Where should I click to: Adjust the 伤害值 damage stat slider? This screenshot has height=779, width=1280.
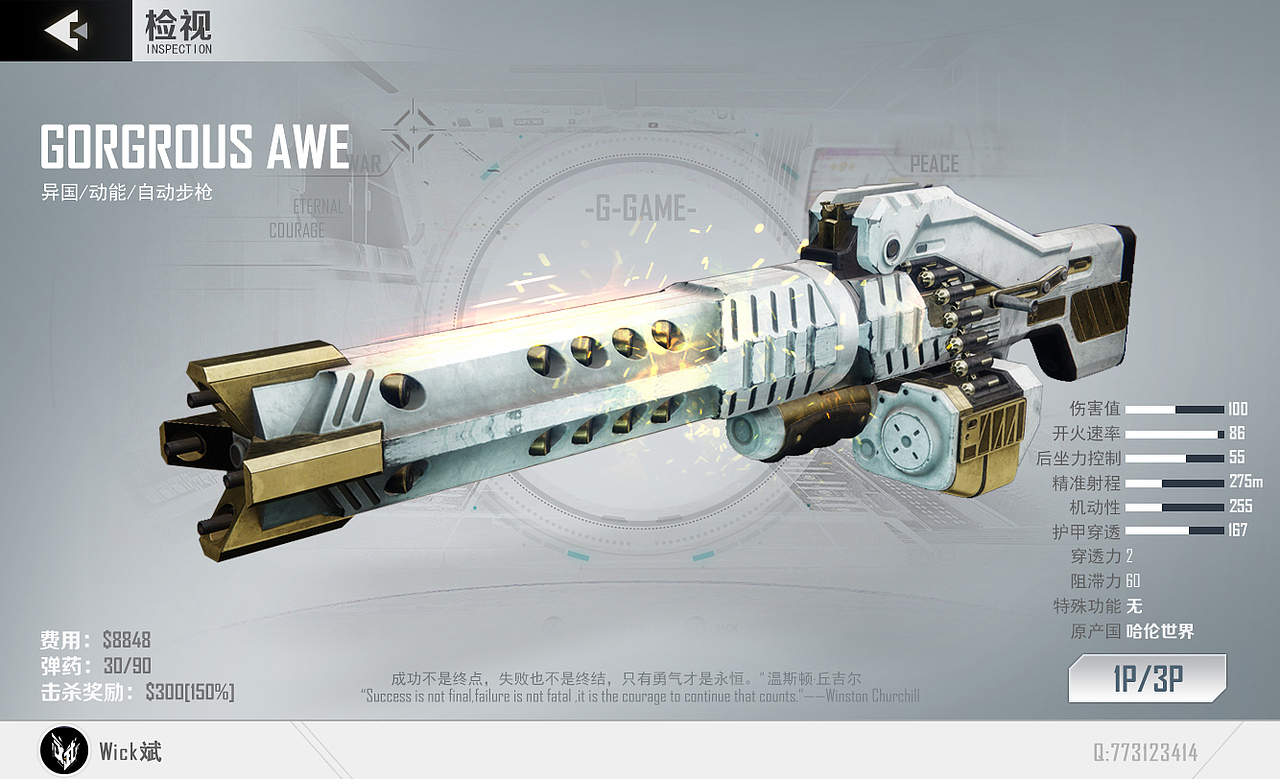(1175, 409)
